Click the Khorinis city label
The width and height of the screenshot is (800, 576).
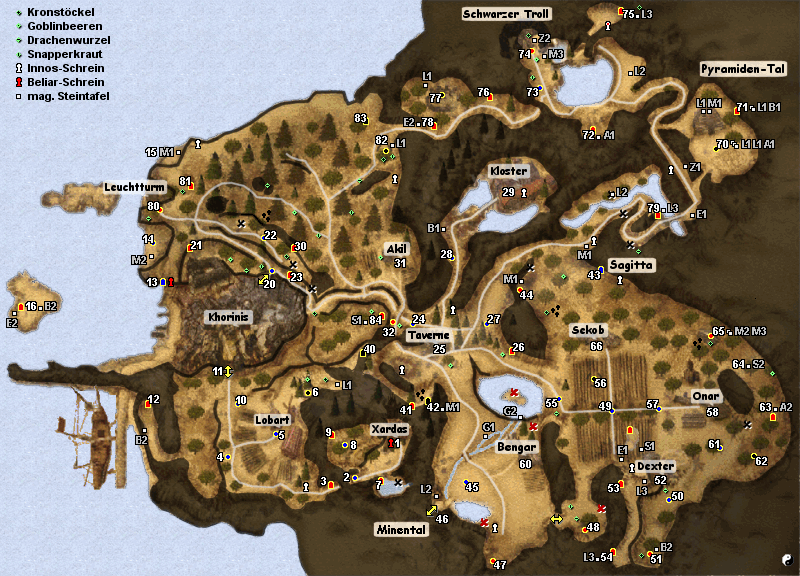[226, 317]
